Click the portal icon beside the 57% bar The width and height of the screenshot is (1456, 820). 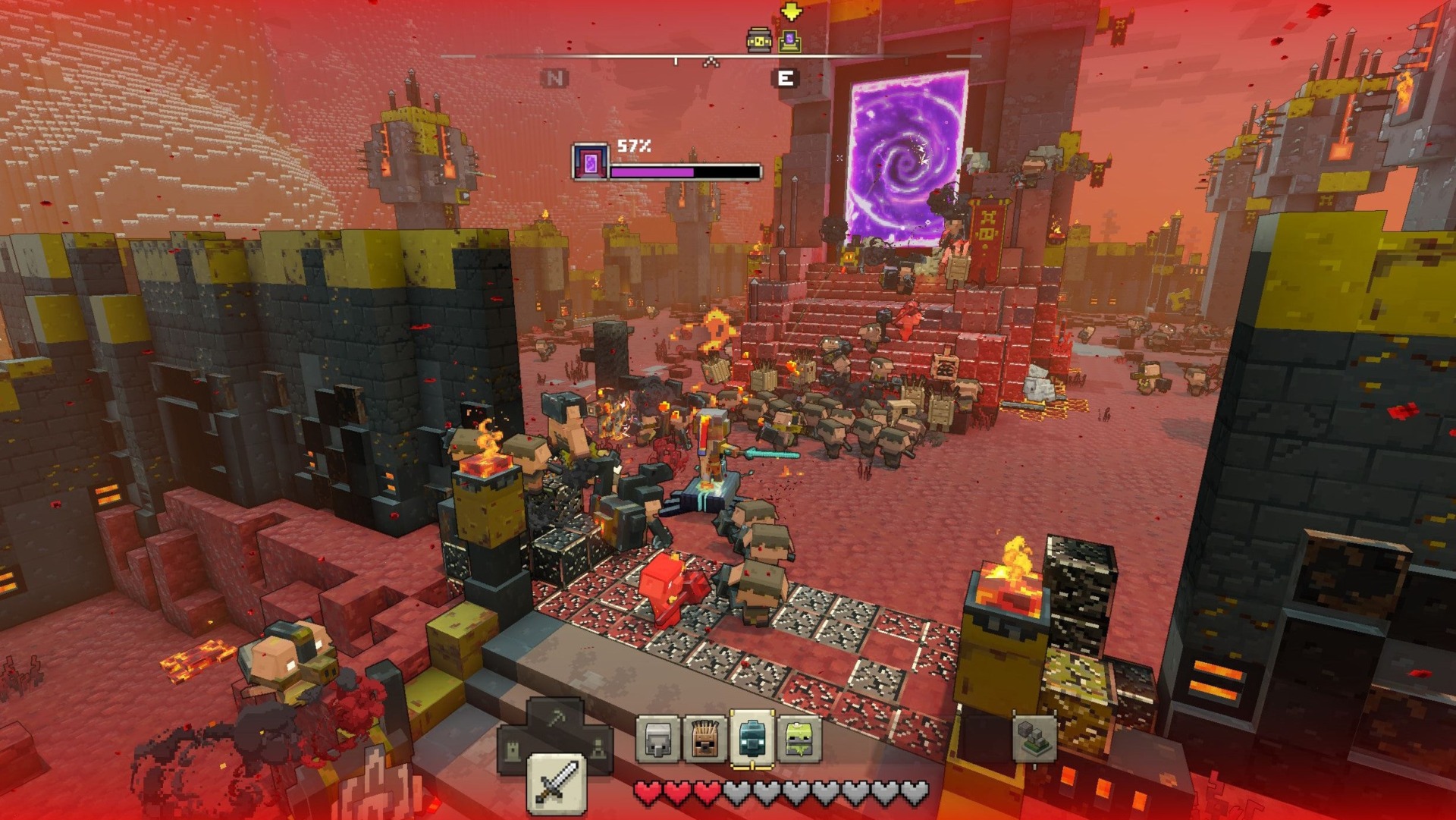(x=589, y=162)
